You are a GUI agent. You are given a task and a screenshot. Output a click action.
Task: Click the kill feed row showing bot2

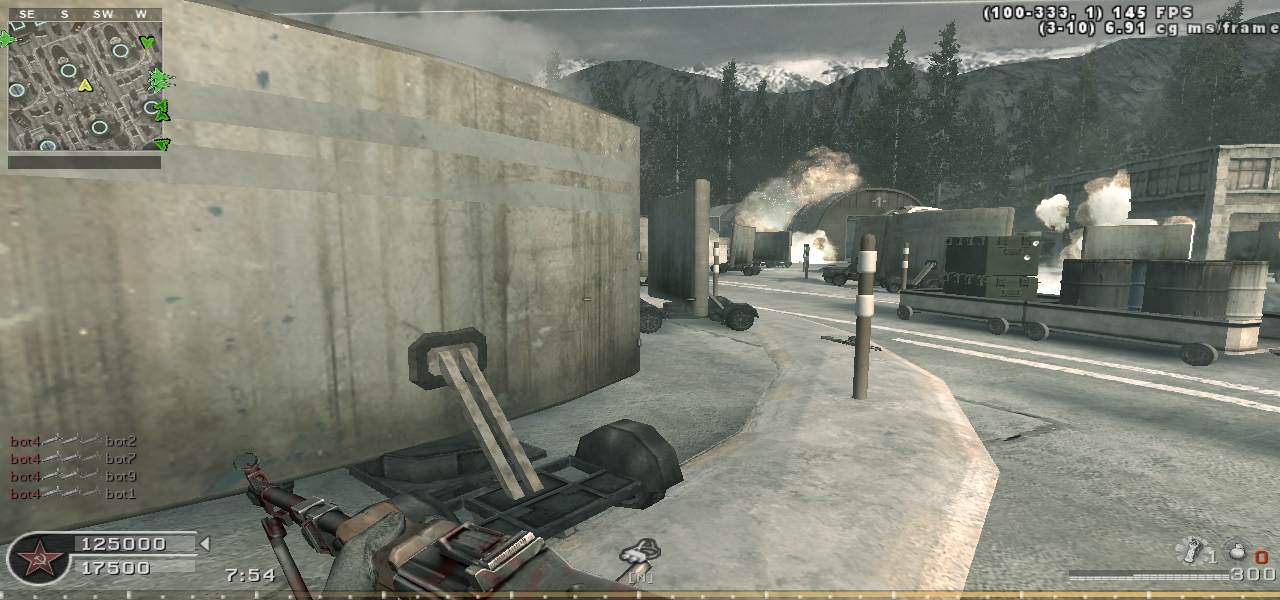[x=73, y=441]
